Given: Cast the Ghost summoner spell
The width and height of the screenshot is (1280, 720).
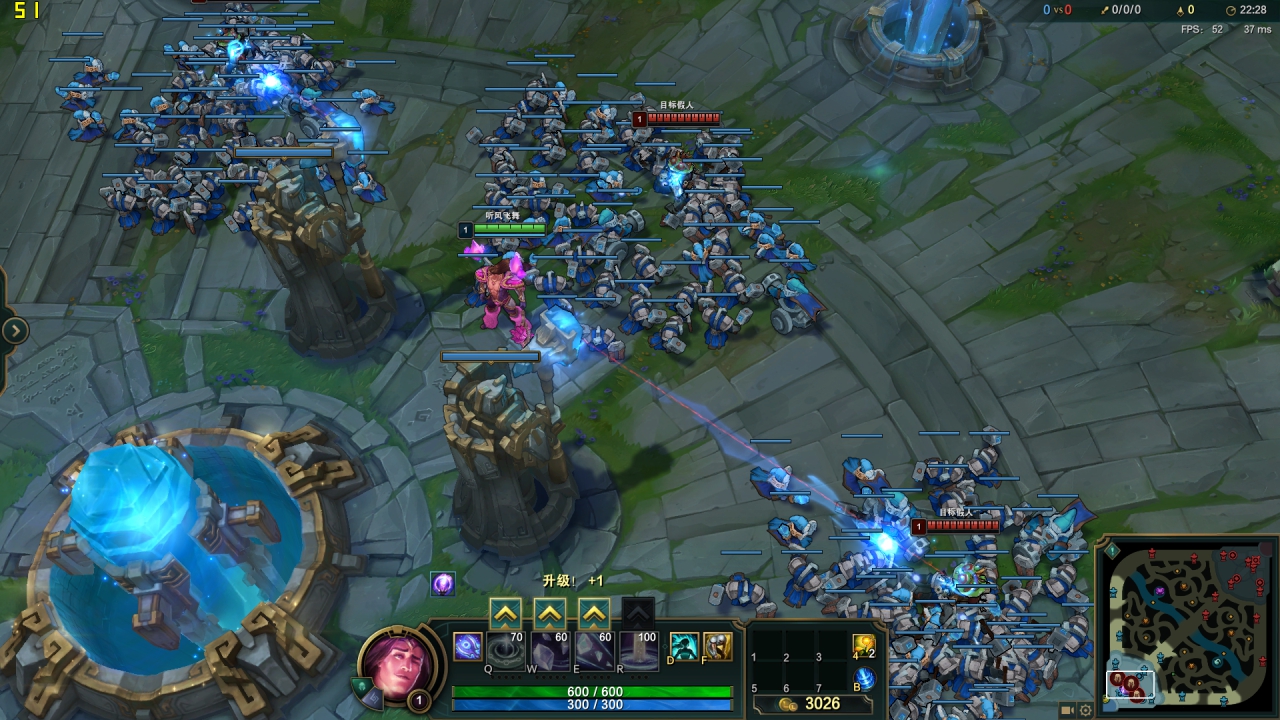Looking at the screenshot, I should (684, 646).
